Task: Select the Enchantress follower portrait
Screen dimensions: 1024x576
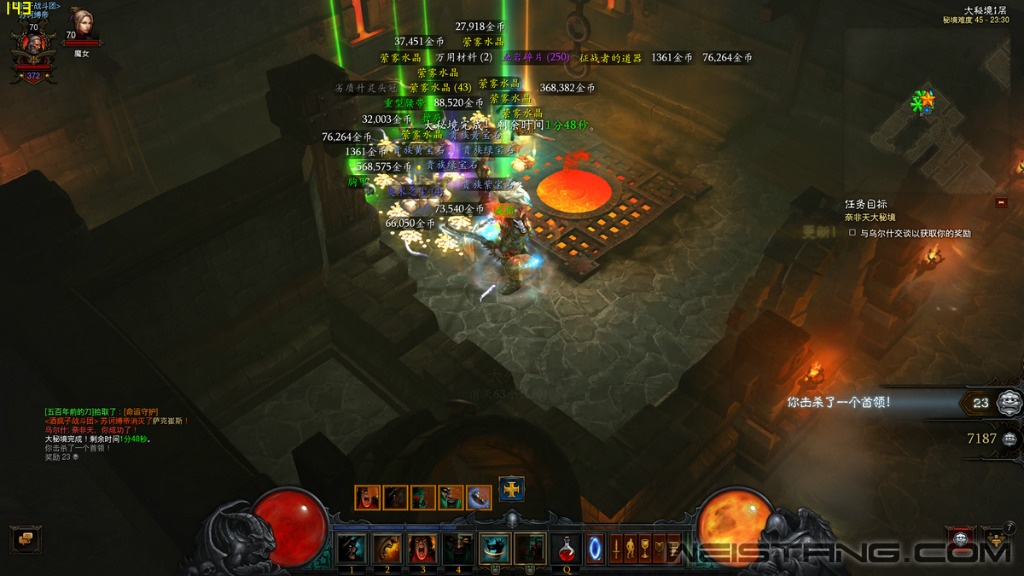Action: point(81,23)
